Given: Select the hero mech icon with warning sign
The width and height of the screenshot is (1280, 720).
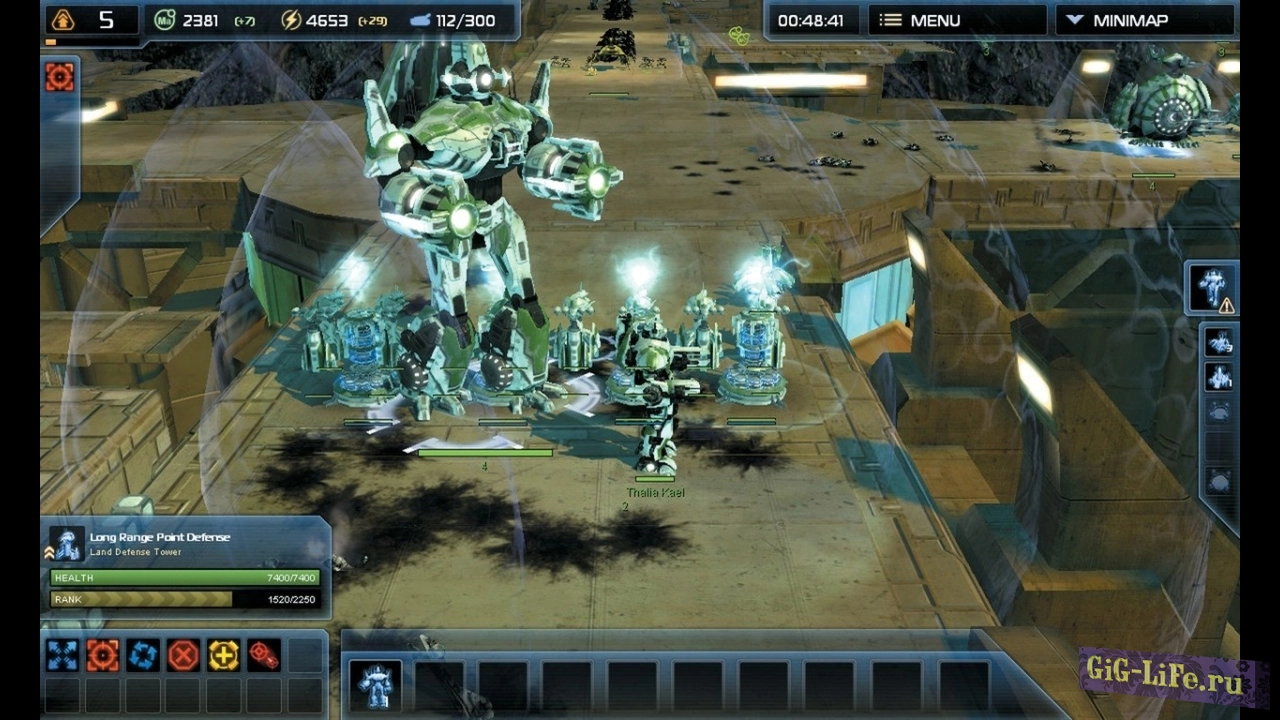Looking at the screenshot, I should [x=1213, y=288].
